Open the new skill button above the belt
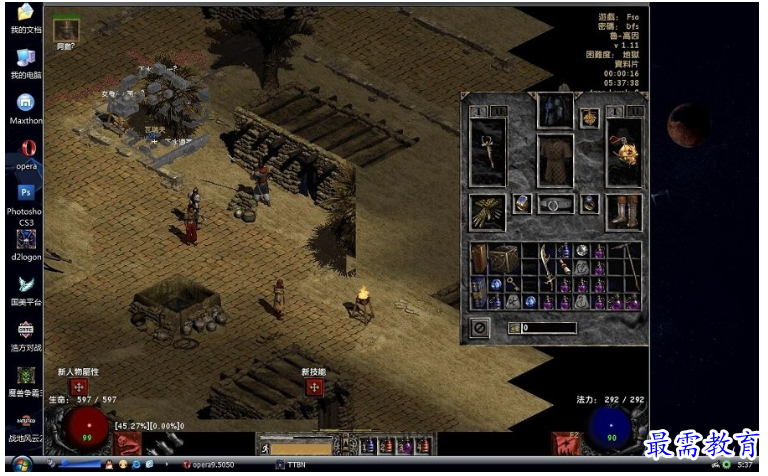The height and width of the screenshot is (476, 768). [314, 386]
